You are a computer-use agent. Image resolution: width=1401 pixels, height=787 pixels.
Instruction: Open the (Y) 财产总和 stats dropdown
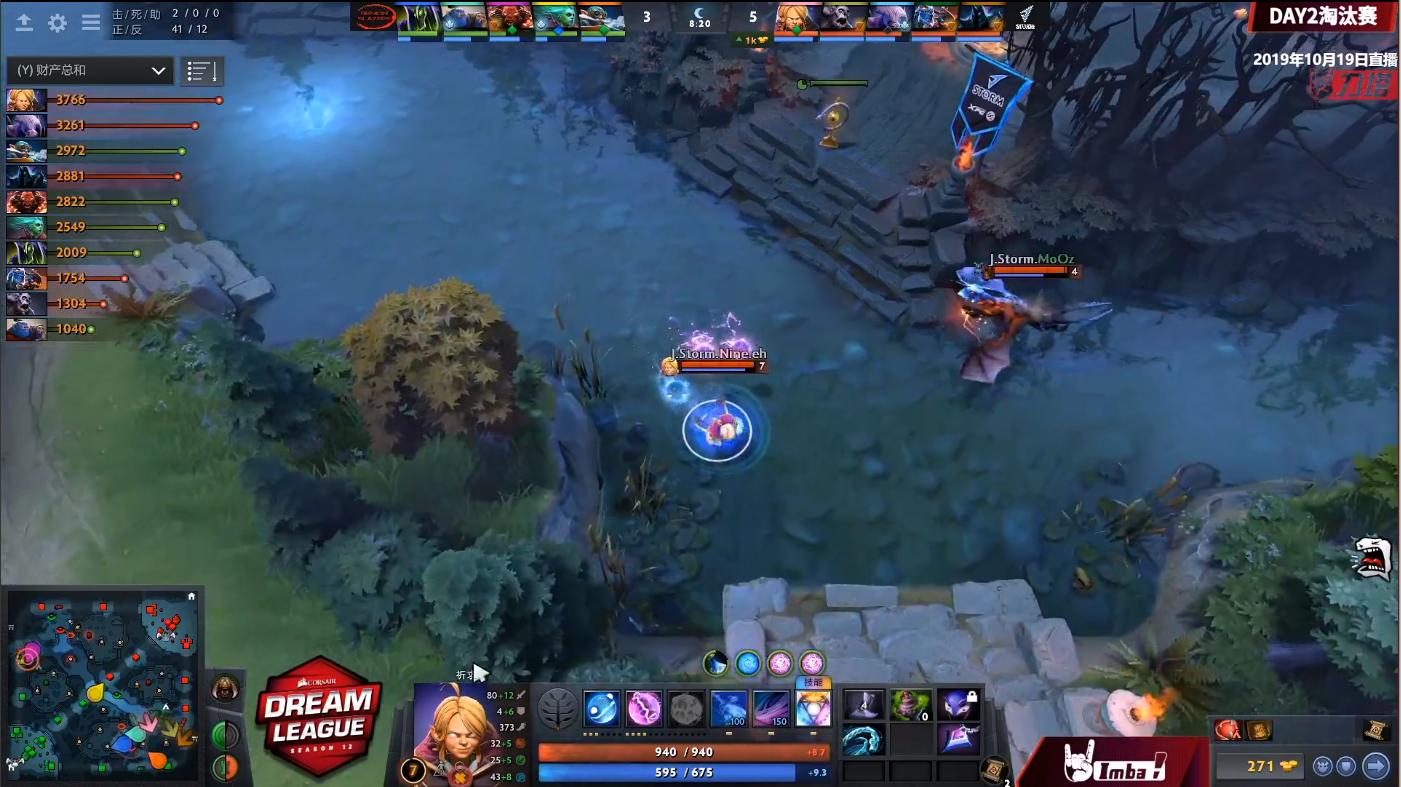(x=90, y=70)
